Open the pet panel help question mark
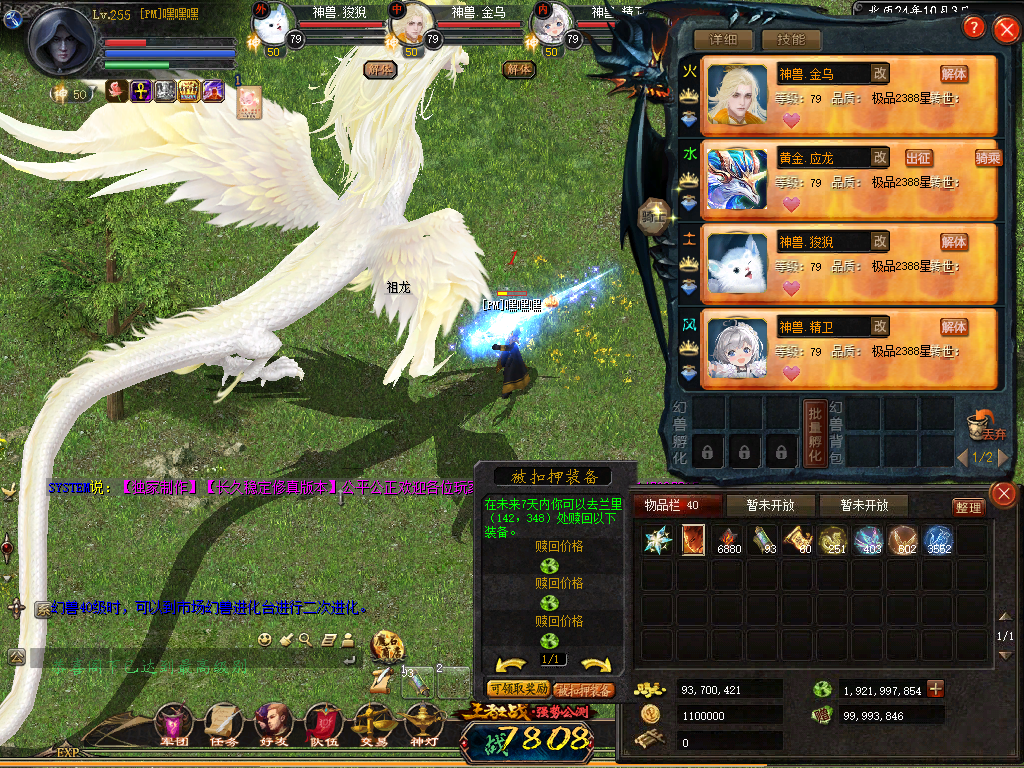Image resolution: width=1024 pixels, height=768 pixels. click(972, 28)
